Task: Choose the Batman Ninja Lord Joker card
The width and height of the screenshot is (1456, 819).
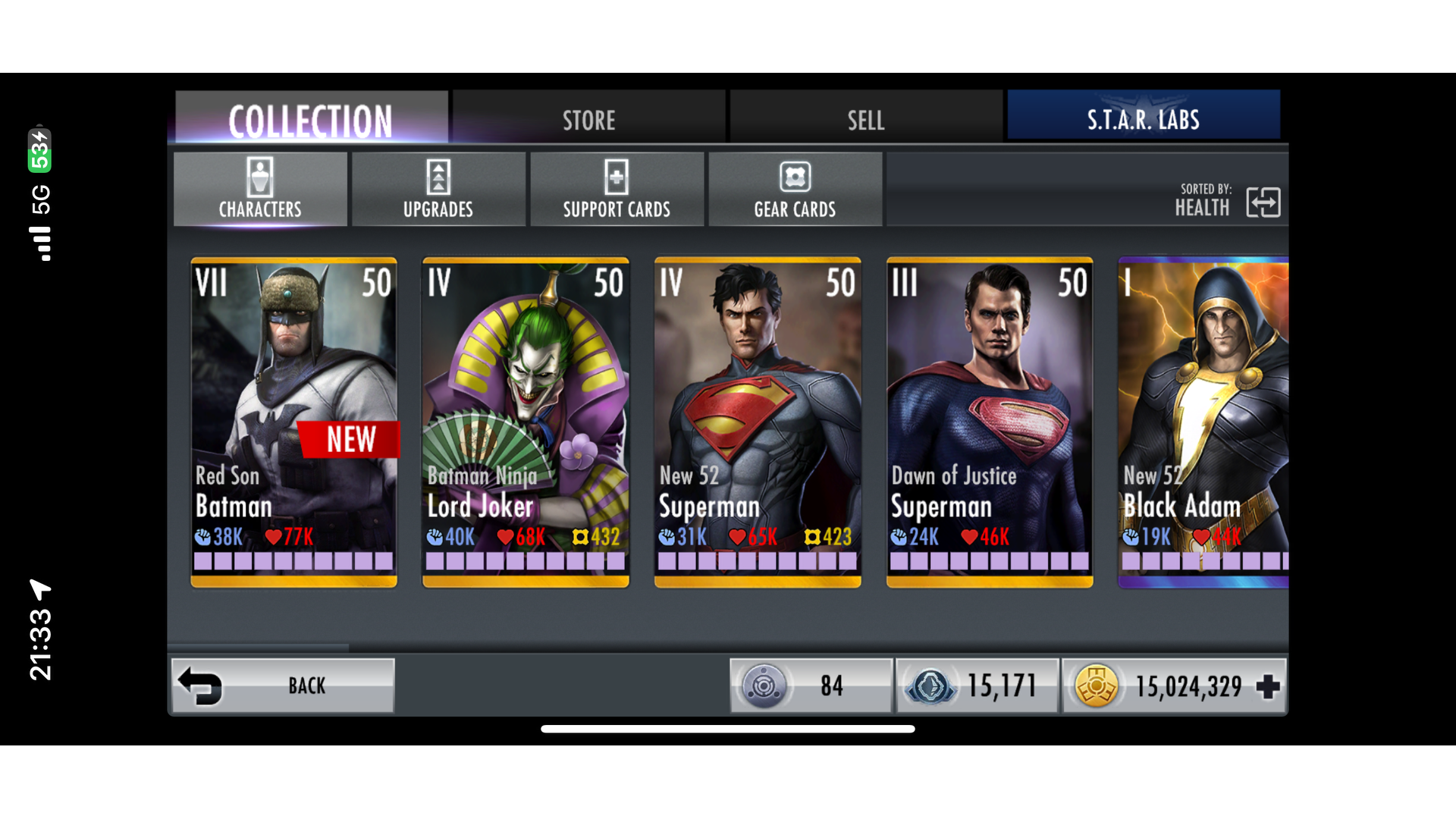Action: (526, 422)
